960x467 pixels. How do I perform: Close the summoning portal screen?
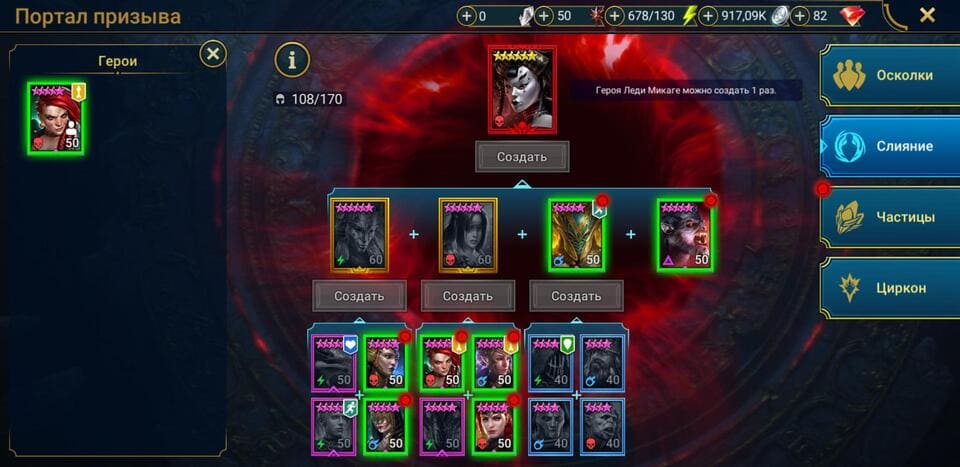click(927, 15)
